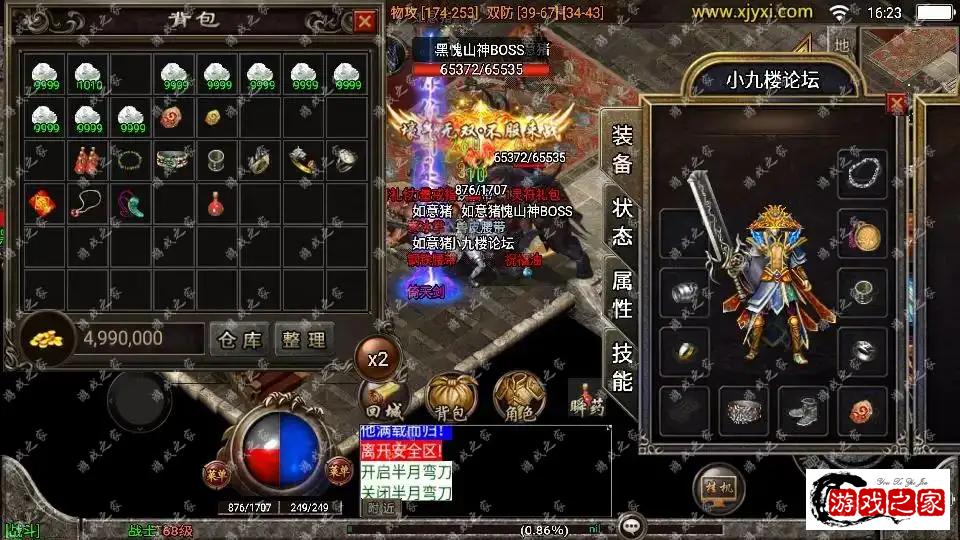Image resolution: width=960 pixels, height=540 pixels.
Task: Select the teal feather charm item
Action: point(130,203)
